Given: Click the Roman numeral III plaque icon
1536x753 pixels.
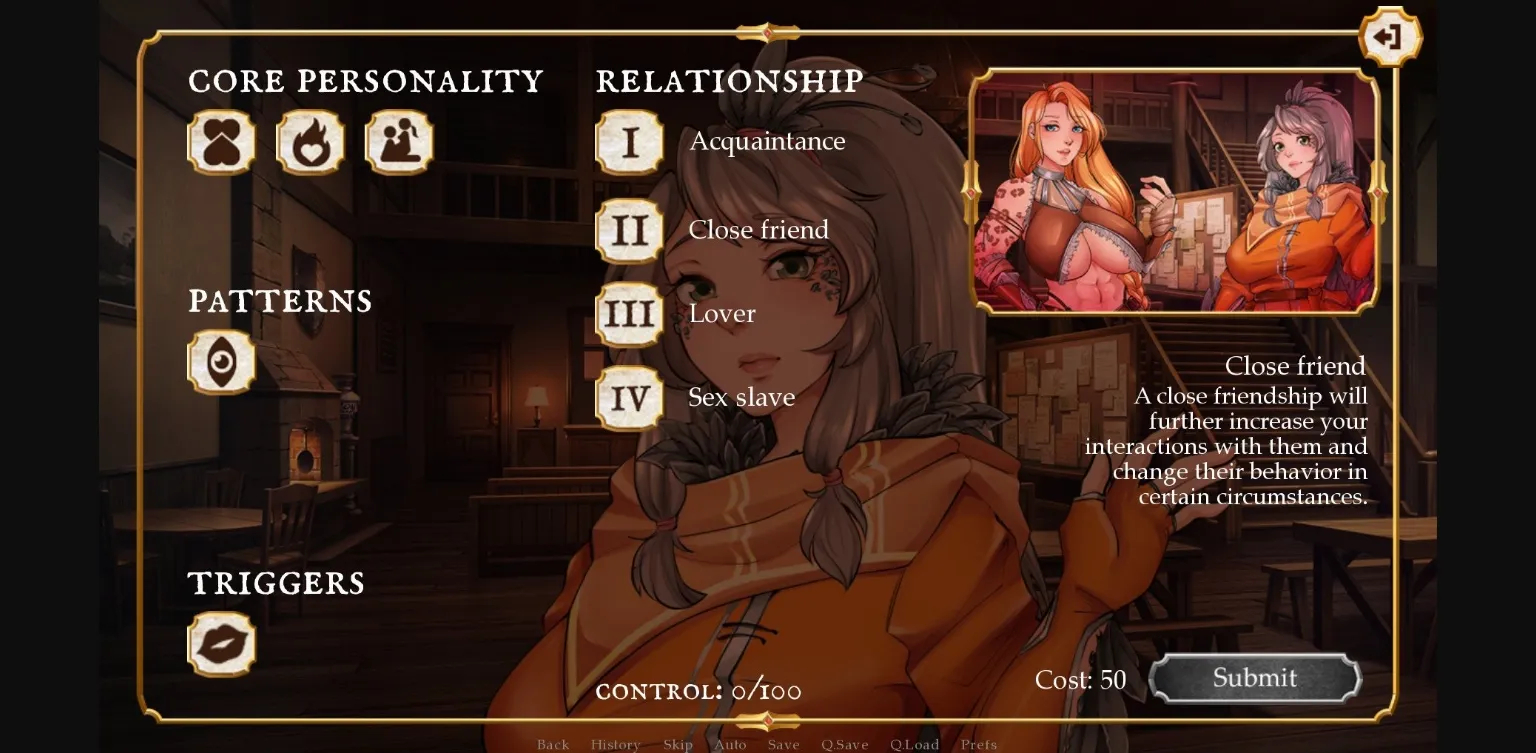Looking at the screenshot, I should coord(629,313).
